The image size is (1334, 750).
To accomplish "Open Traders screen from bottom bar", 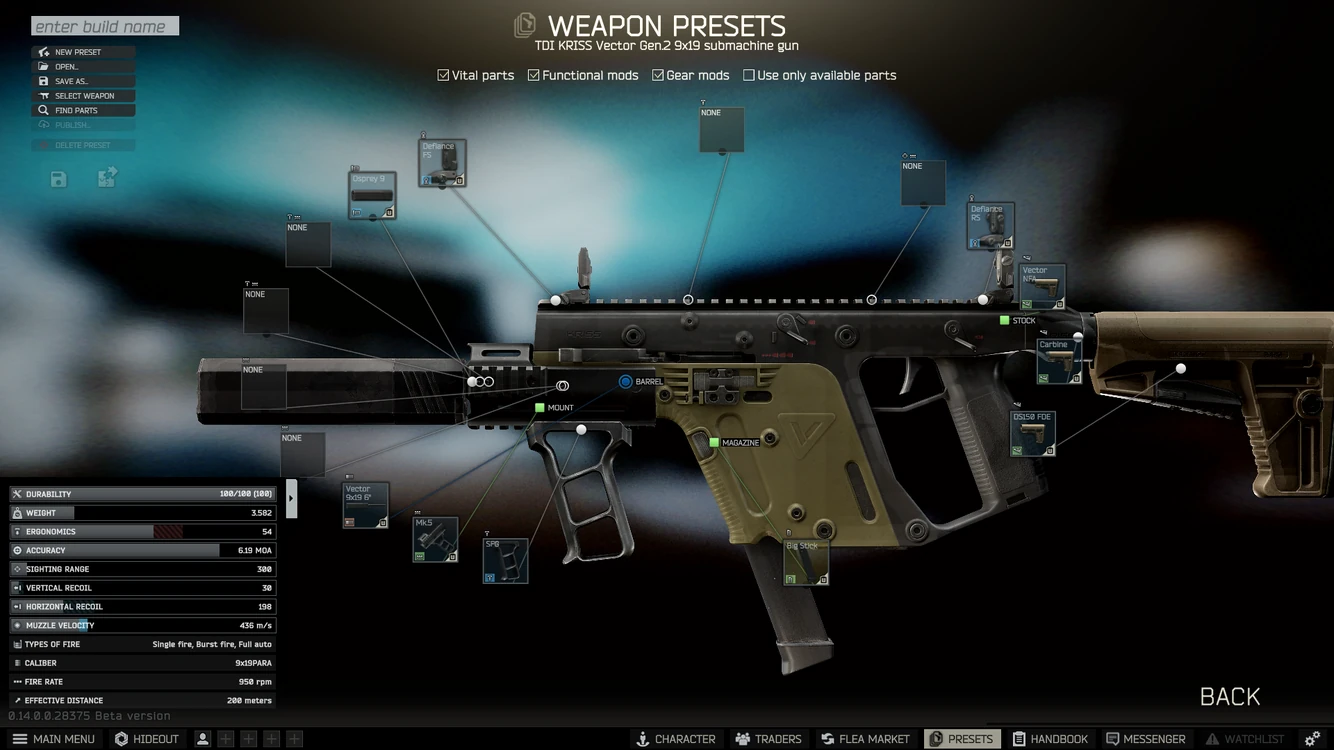I will (768, 739).
